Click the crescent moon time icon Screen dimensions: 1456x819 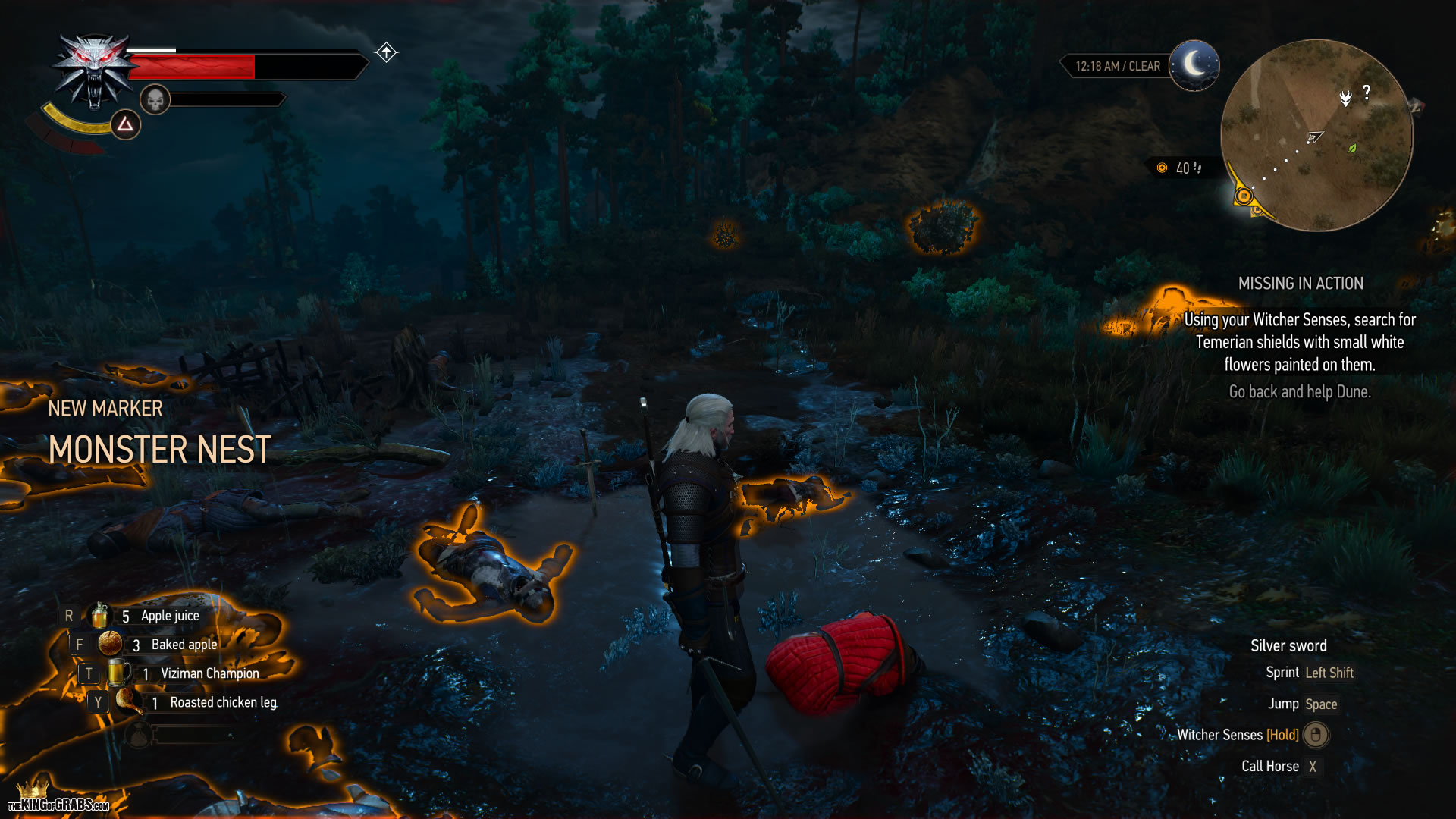1194,65
